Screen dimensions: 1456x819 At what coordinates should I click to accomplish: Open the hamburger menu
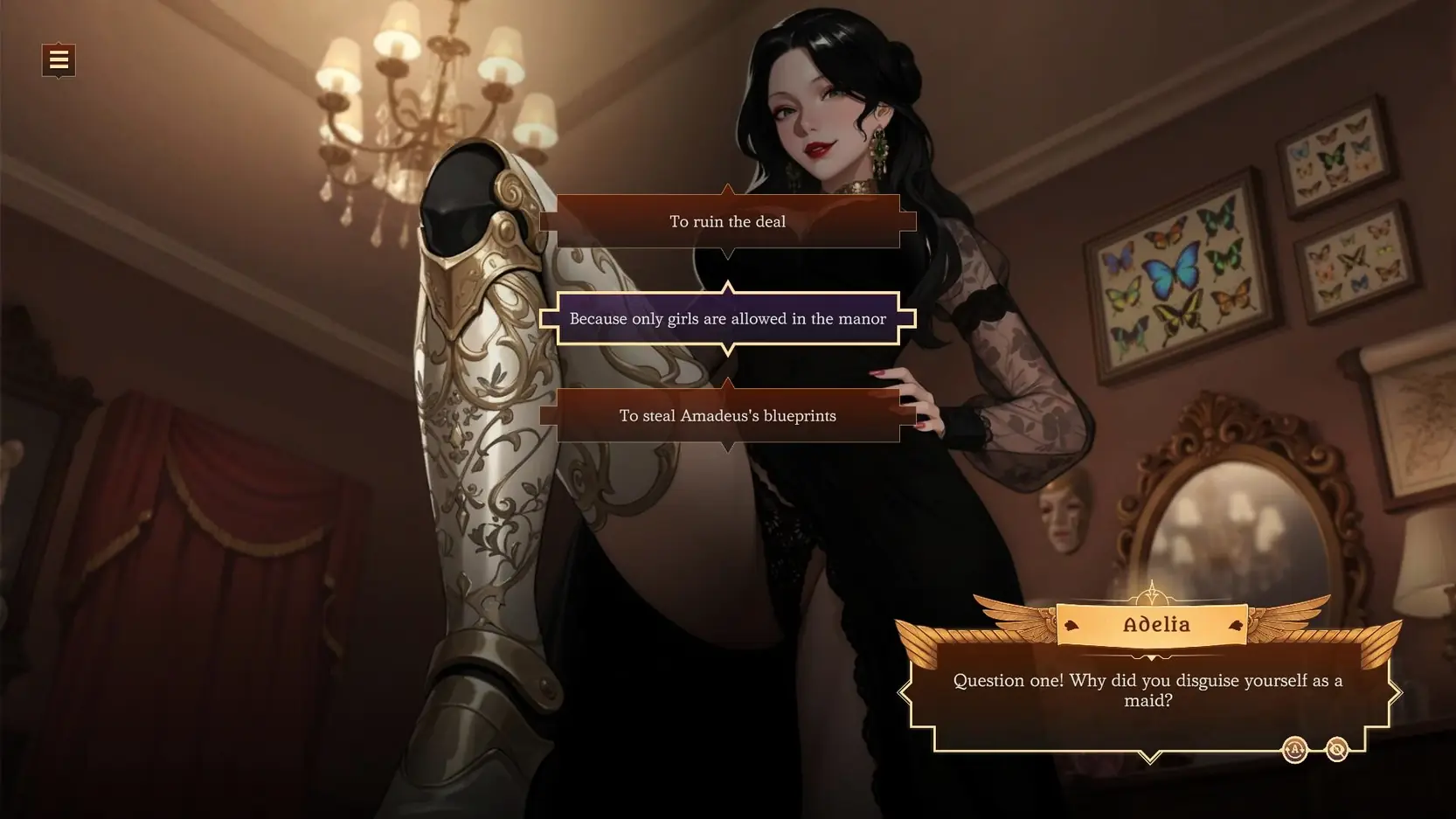[59, 60]
